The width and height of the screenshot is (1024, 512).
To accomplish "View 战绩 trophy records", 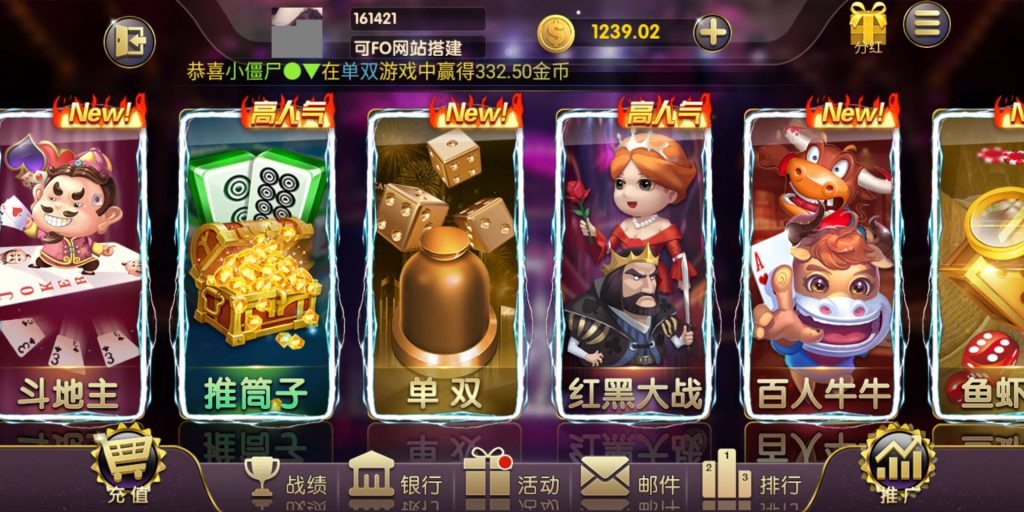I will (x=286, y=481).
